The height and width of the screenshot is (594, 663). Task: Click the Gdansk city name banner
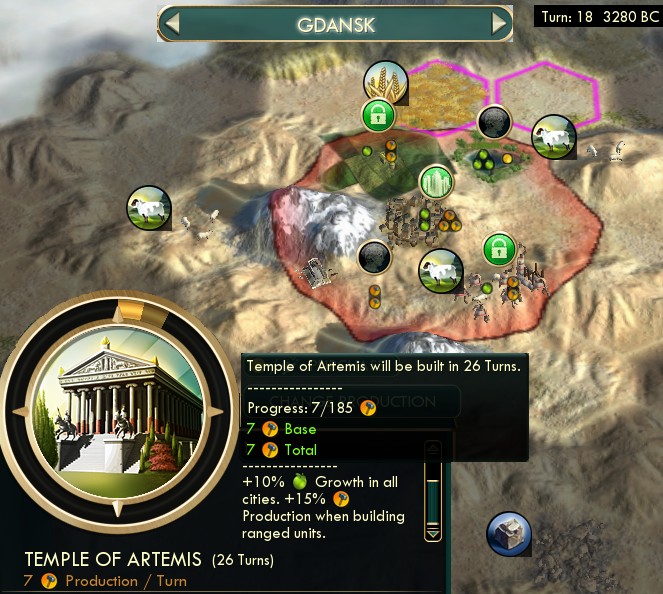tap(336, 24)
